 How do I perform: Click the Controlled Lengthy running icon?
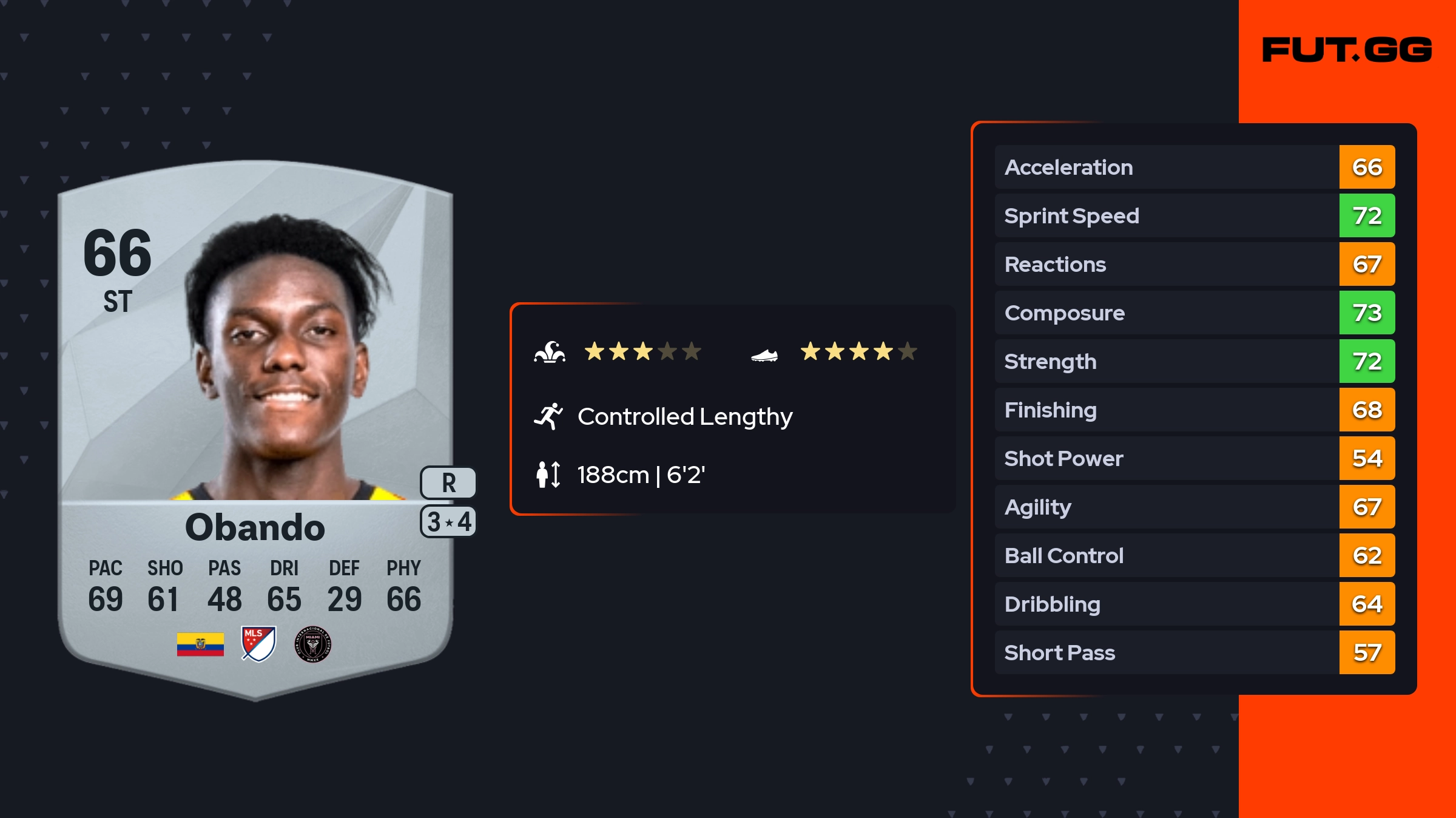click(548, 416)
